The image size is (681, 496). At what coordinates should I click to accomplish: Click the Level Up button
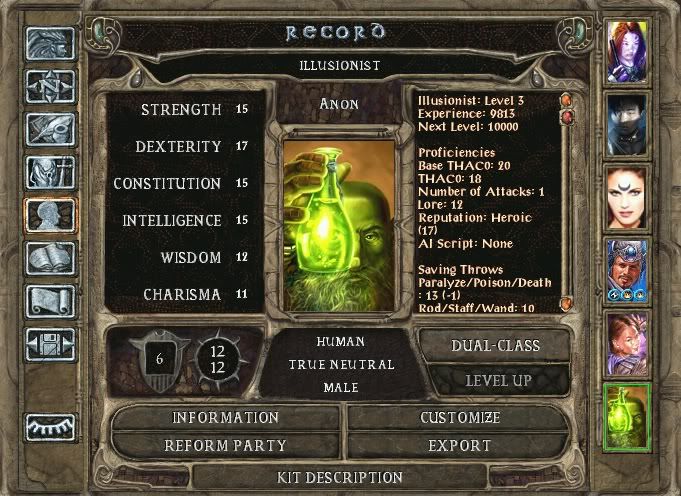coord(498,381)
